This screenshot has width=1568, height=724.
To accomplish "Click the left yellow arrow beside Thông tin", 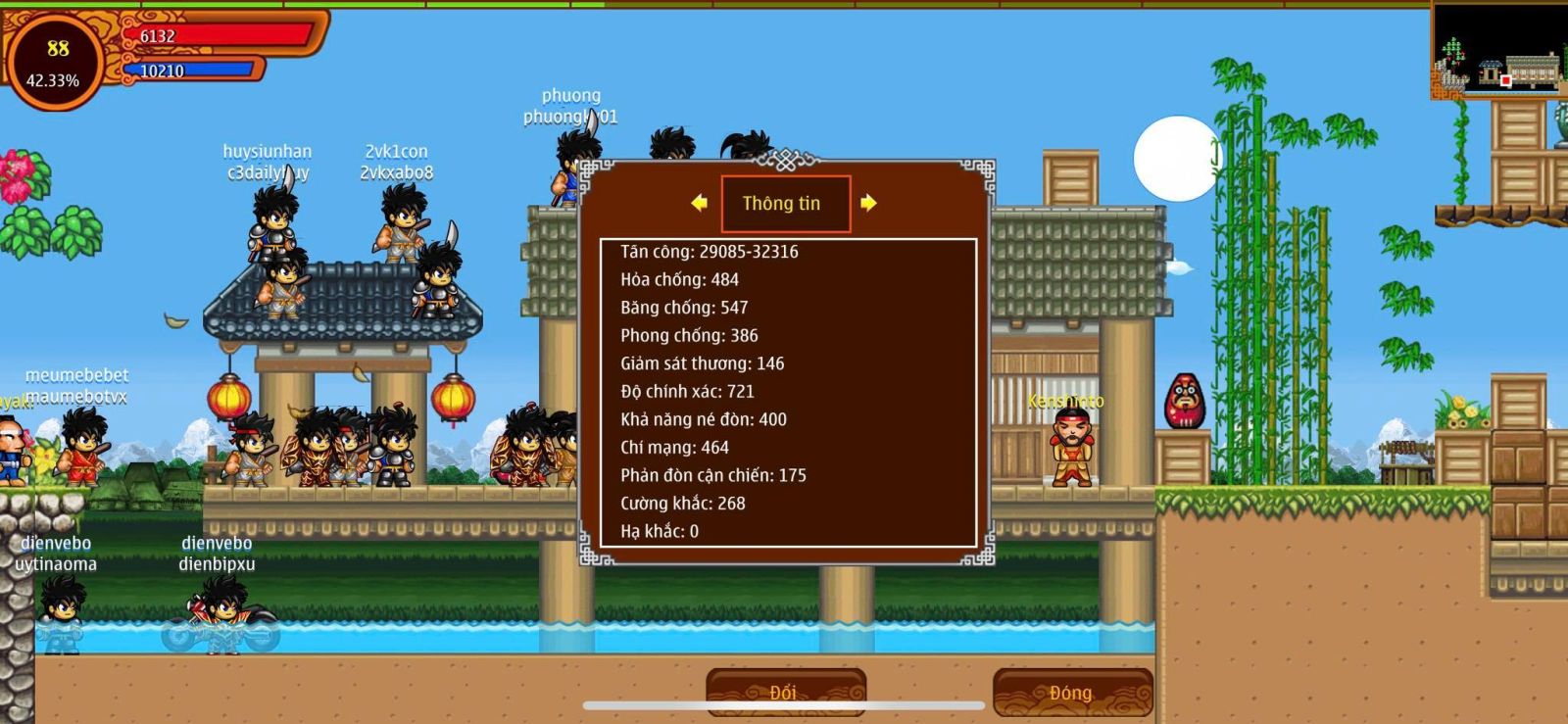I will click(x=699, y=203).
